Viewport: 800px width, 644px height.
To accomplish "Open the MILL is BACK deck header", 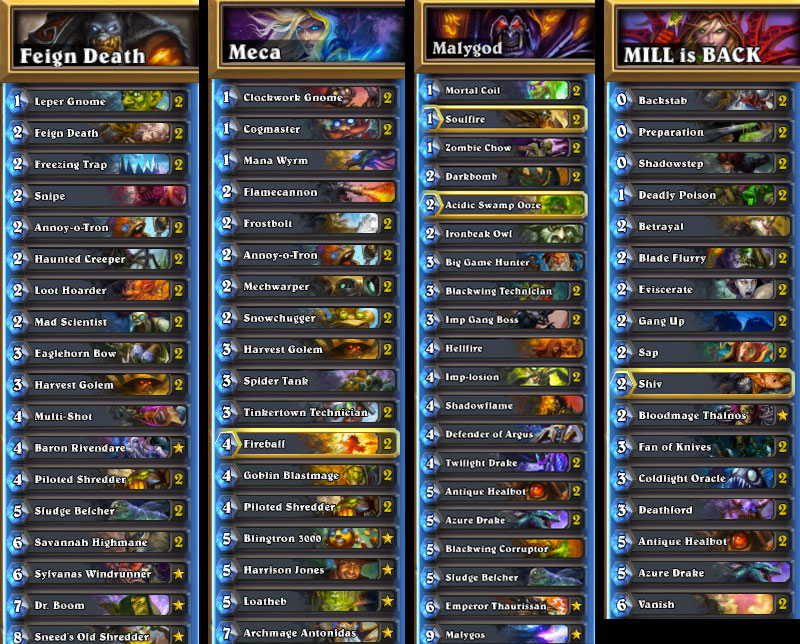I will (705, 45).
